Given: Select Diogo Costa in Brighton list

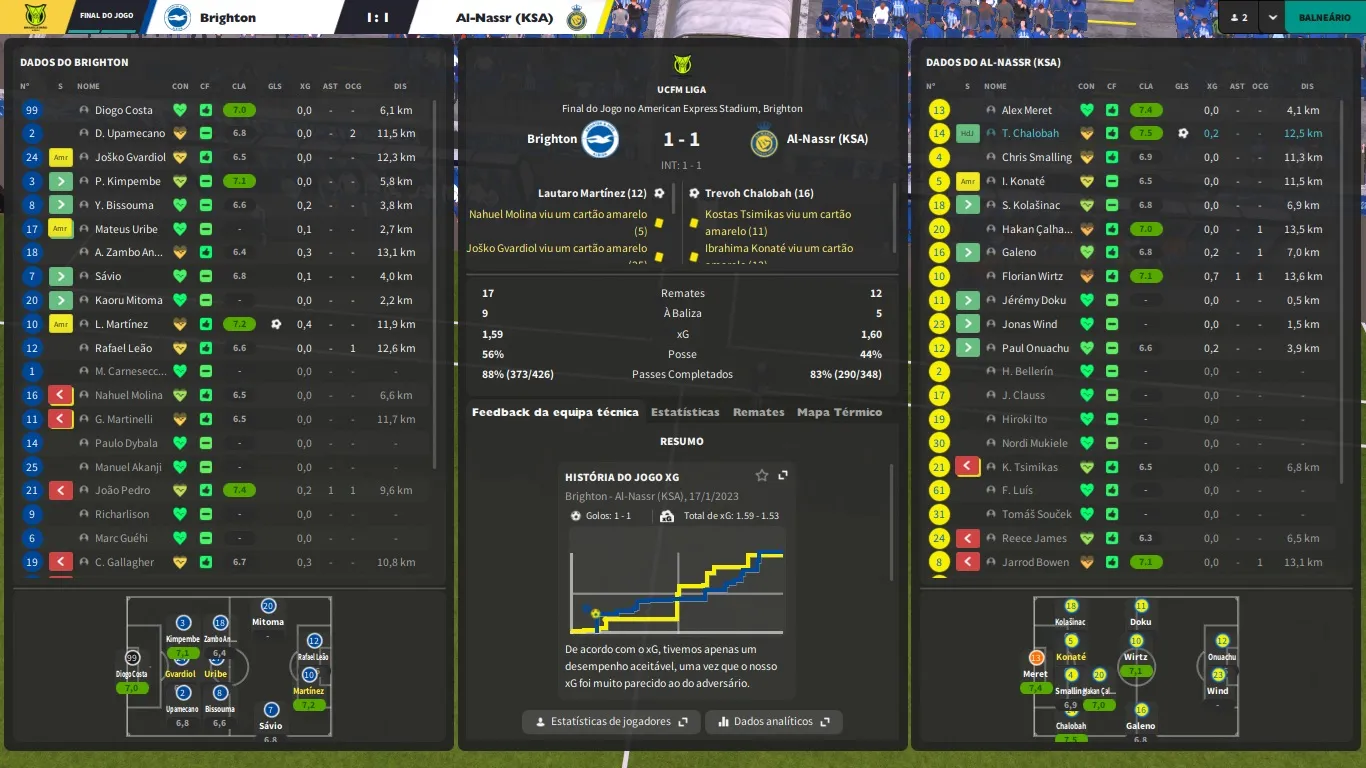Looking at the screenshot, I should pos(124,110).
